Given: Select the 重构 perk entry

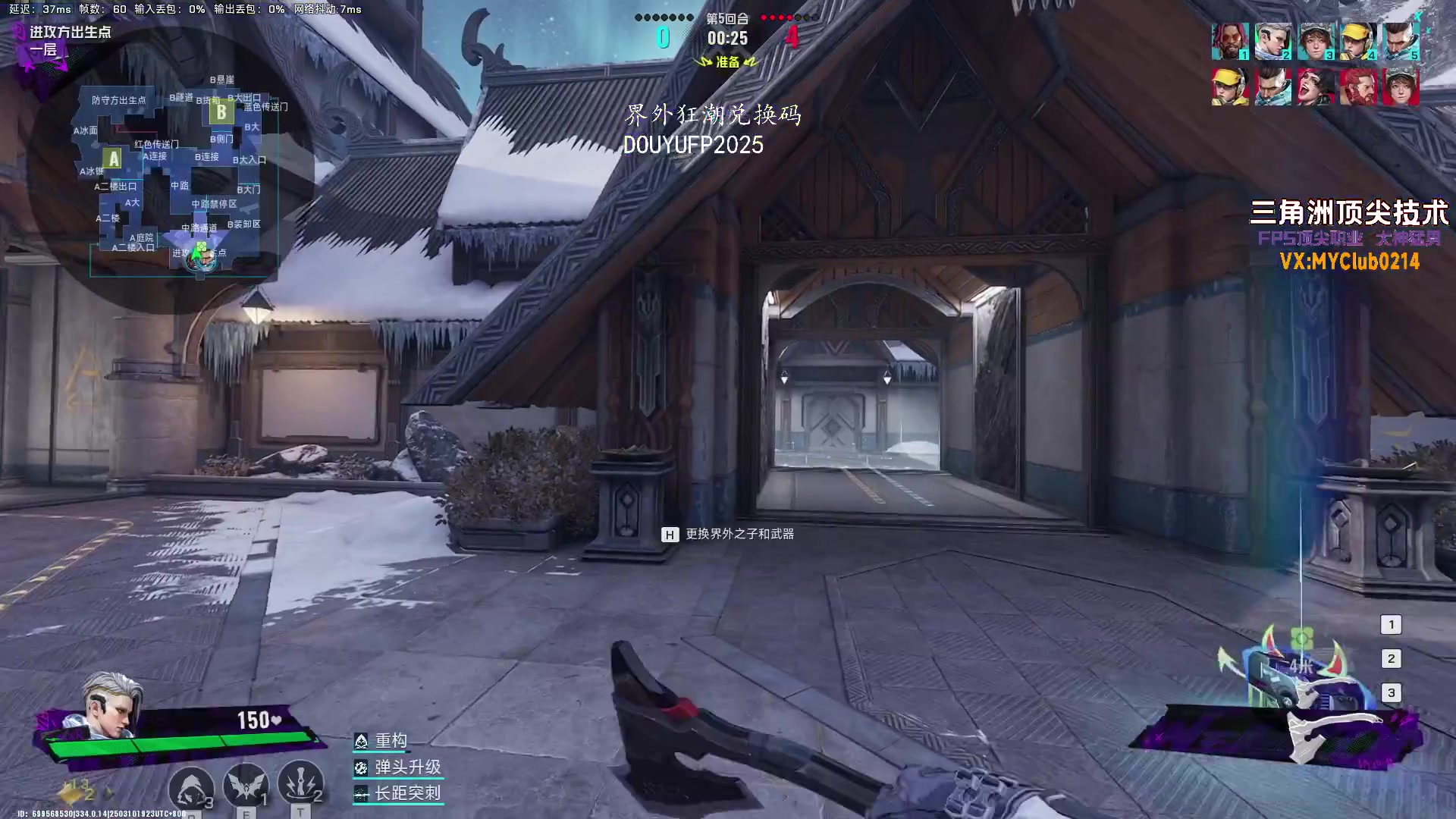Looking at the screenshot, I should click(x=391, y=741).
